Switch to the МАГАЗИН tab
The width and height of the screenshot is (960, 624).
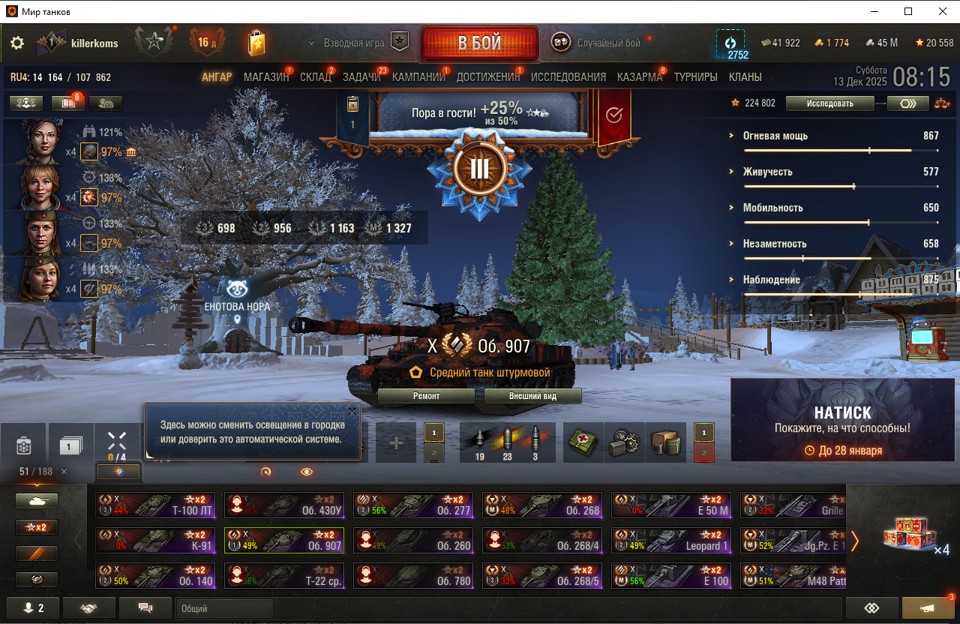tap(266, 77)
